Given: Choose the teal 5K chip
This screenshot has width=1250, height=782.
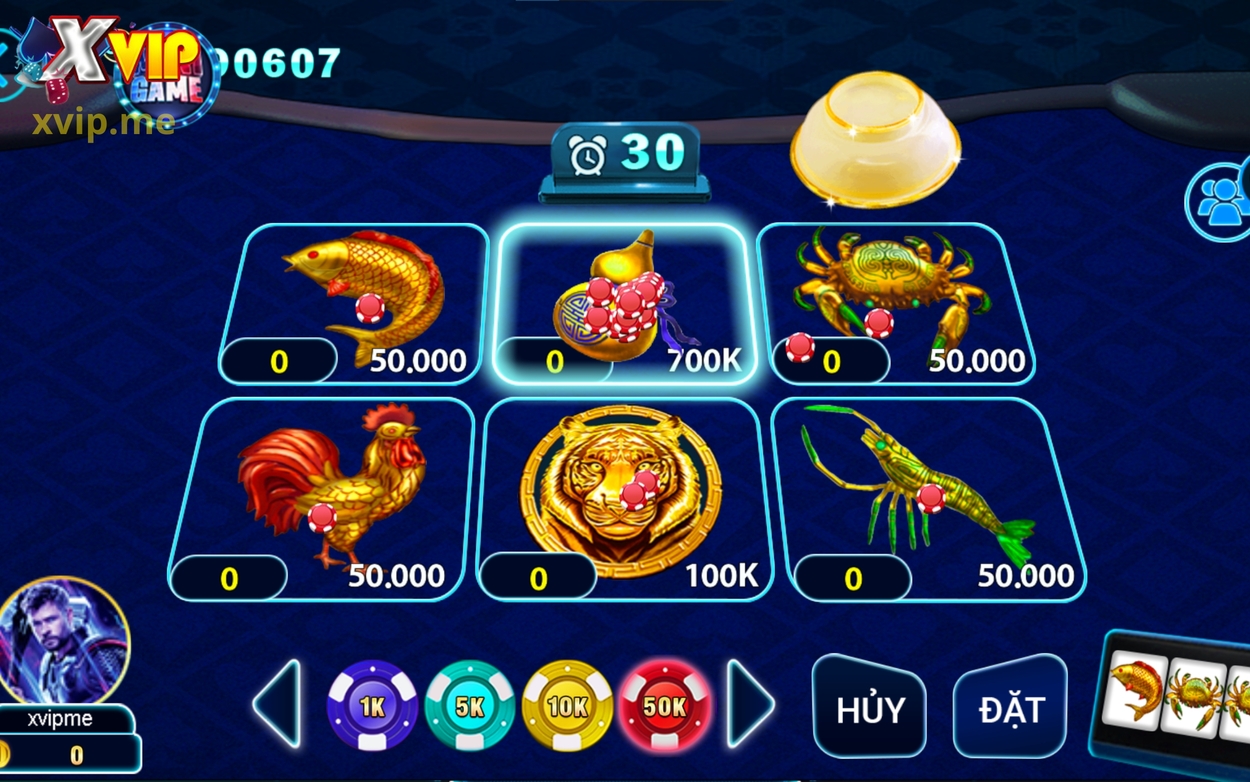Looking at the screenshot, I should pyautogui.click(x=469, y=706).
